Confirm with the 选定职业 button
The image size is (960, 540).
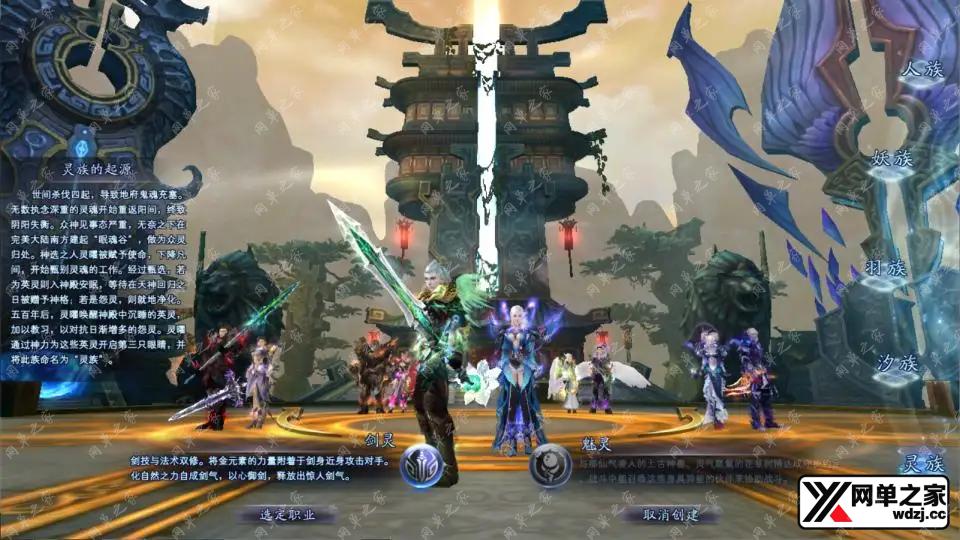[287, 514]
